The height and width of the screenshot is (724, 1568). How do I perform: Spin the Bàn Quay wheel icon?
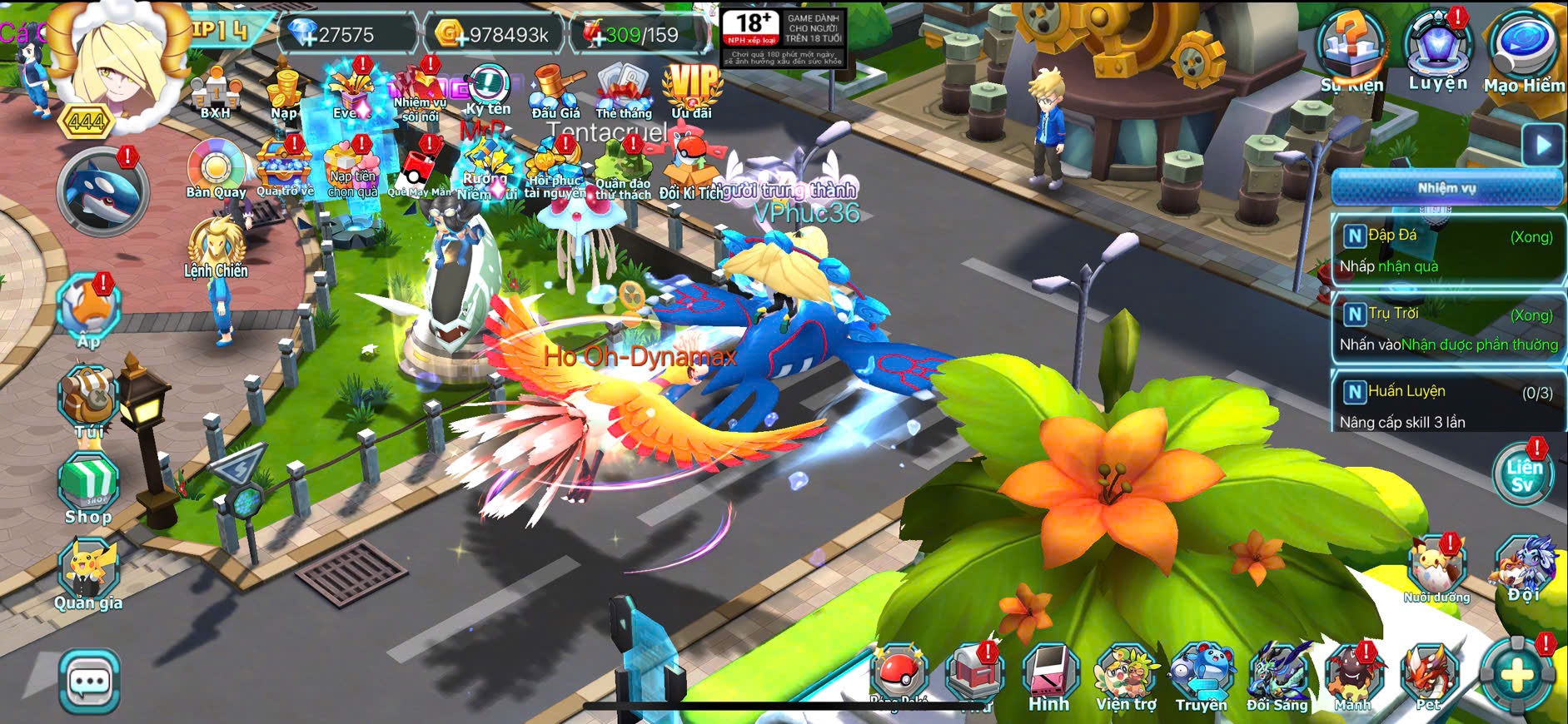(216, 168)
